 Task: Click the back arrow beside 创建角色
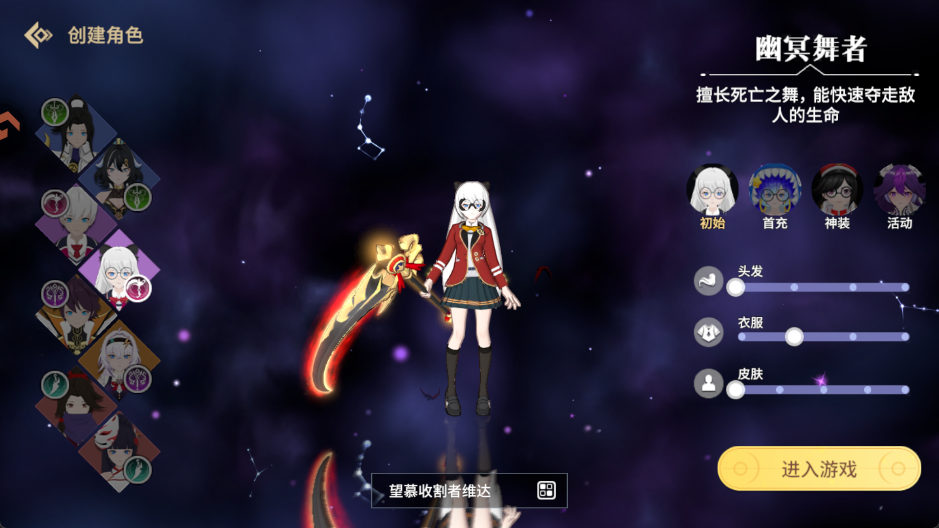(x=38, y=35)
